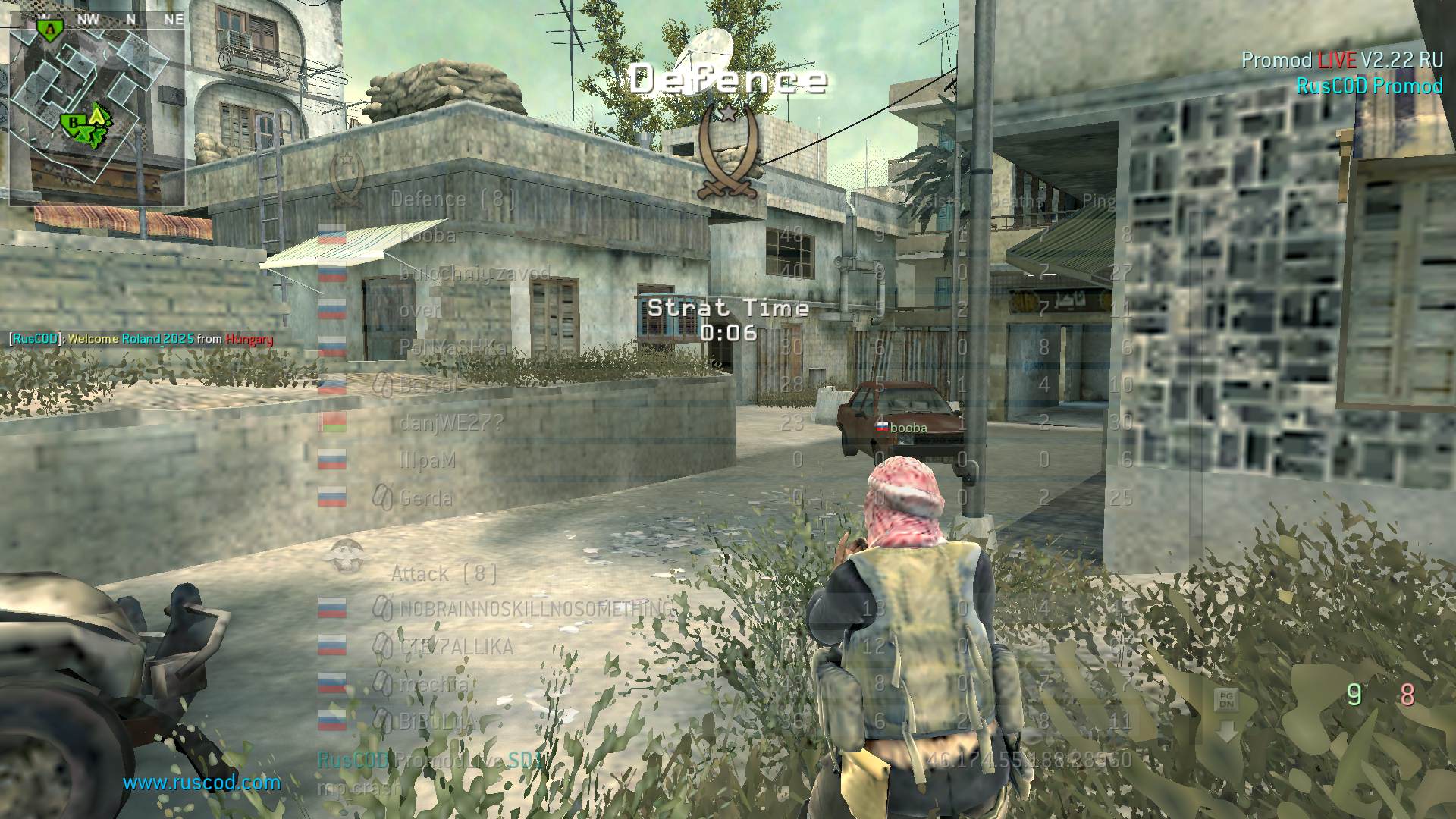Click the RusCOD welcome chat message
Screen dimensions: 1456x819
click(x=141, y=339)
